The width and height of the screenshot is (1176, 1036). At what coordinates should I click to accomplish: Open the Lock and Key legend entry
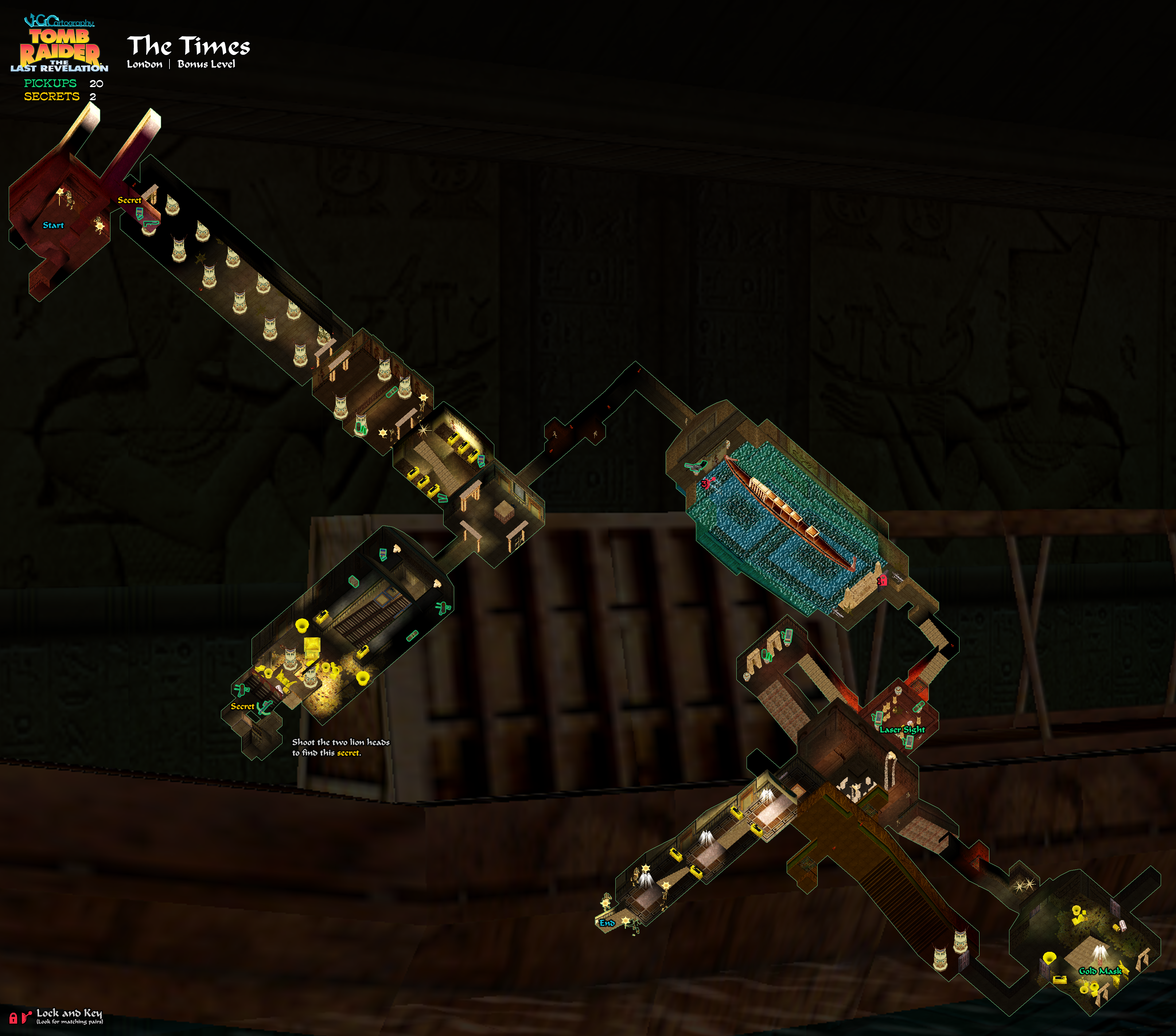point(69,1015)
